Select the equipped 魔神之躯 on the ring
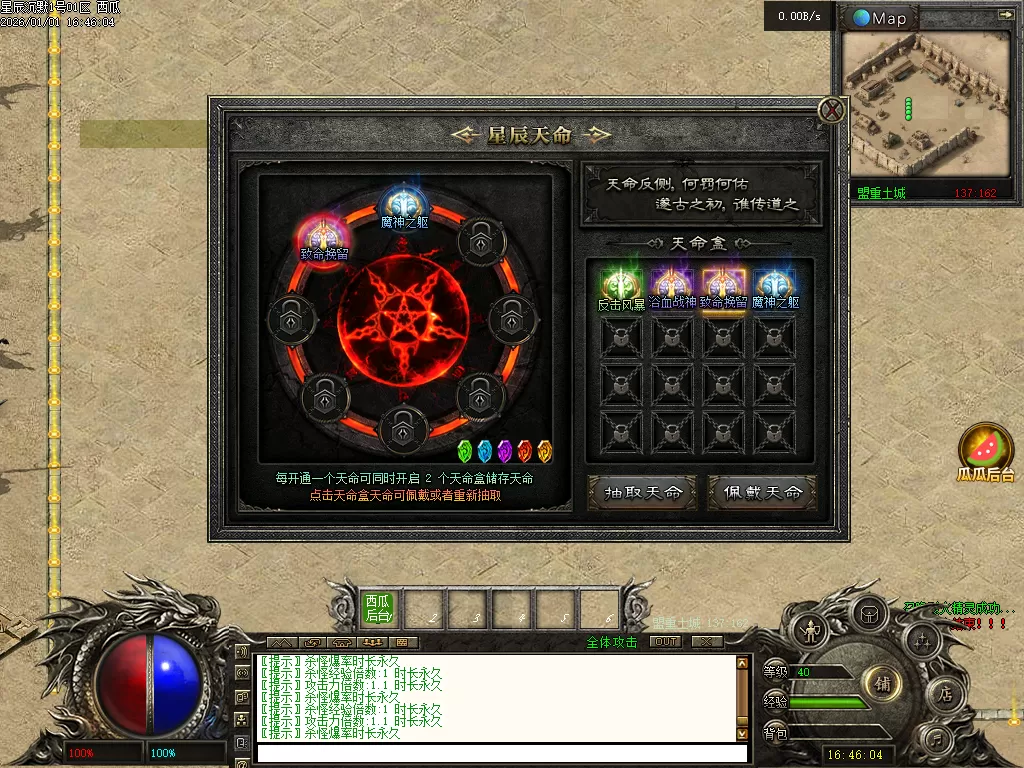The height and width of the screenshot is (768, 1024). (404, 204)
